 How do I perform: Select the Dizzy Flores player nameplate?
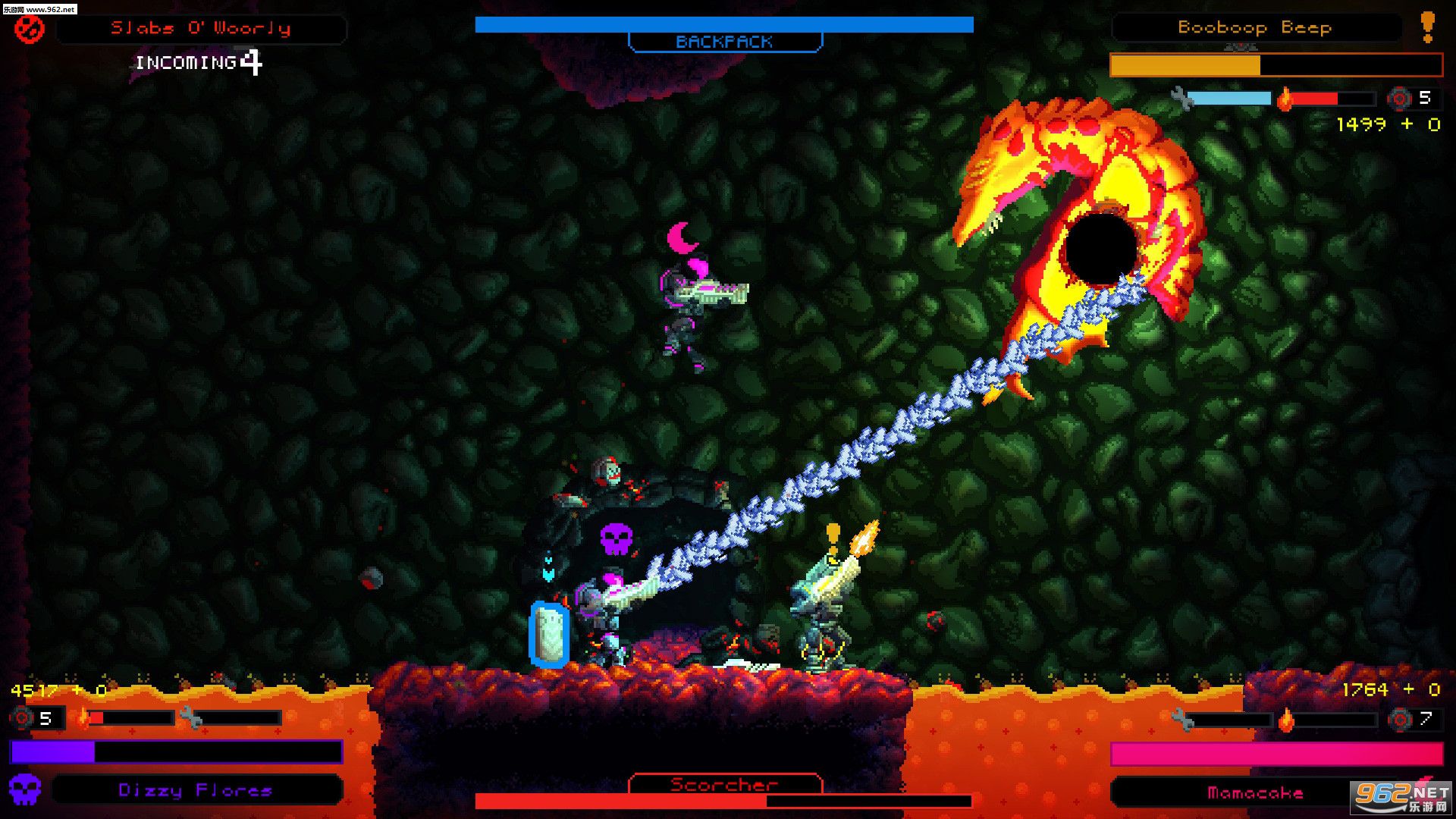pyautogui.click(x=196, y=790)
